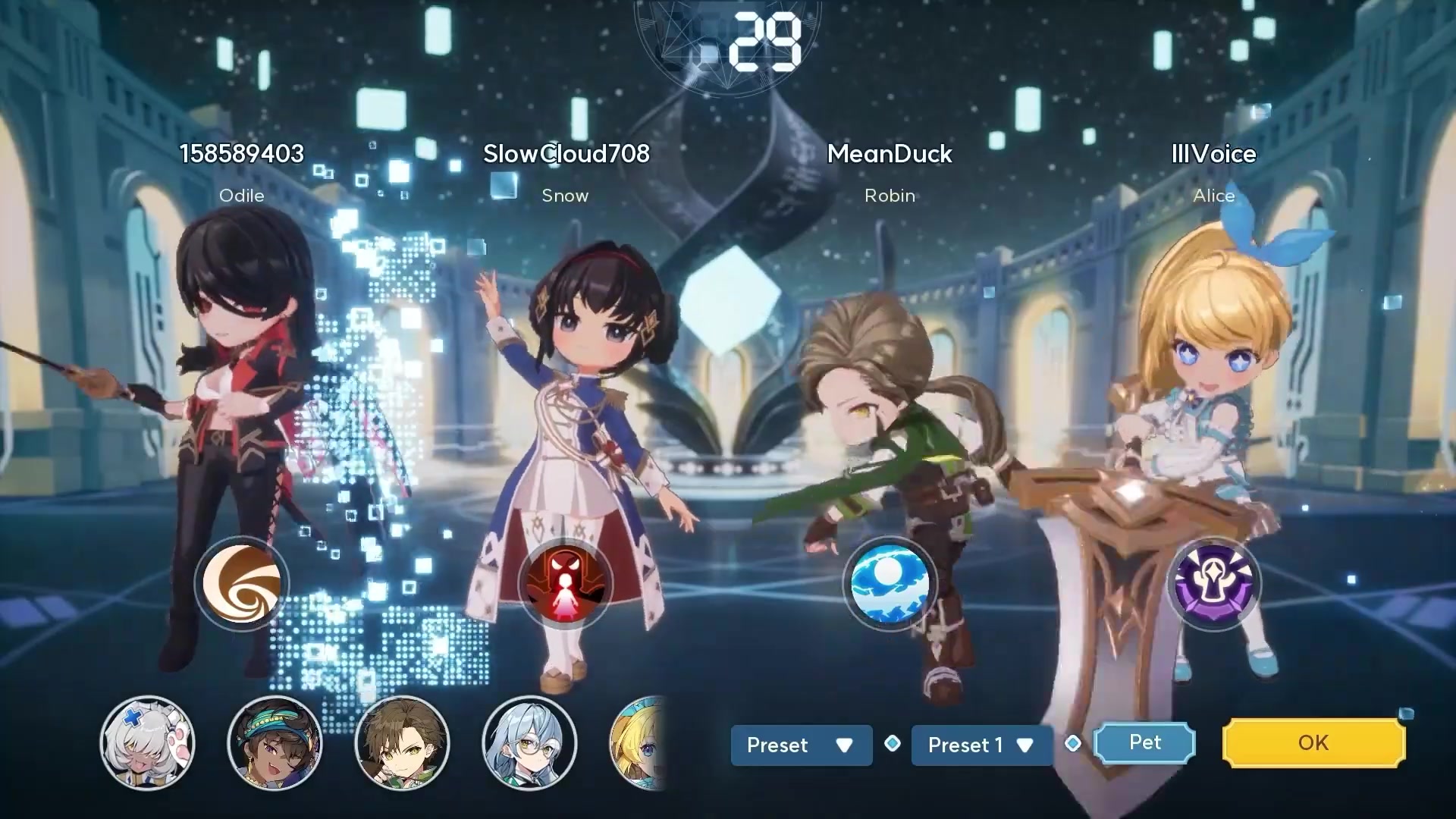
Task: Confirm selection with the yellow OK button
Action: (x=1313, y=743)
